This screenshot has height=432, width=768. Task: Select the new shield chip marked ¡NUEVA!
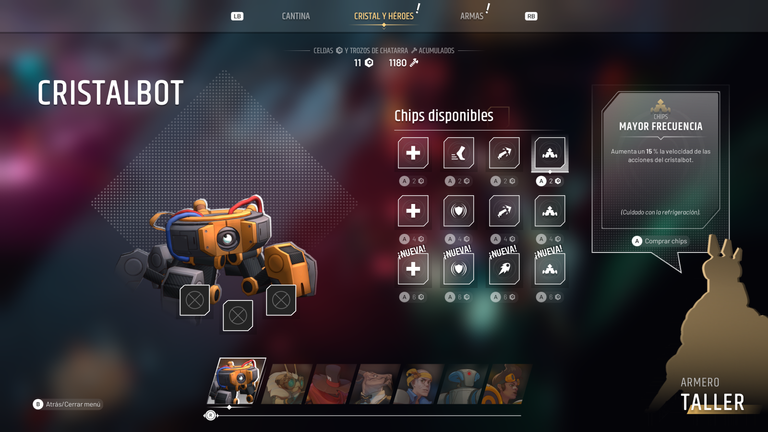[459, 268]
